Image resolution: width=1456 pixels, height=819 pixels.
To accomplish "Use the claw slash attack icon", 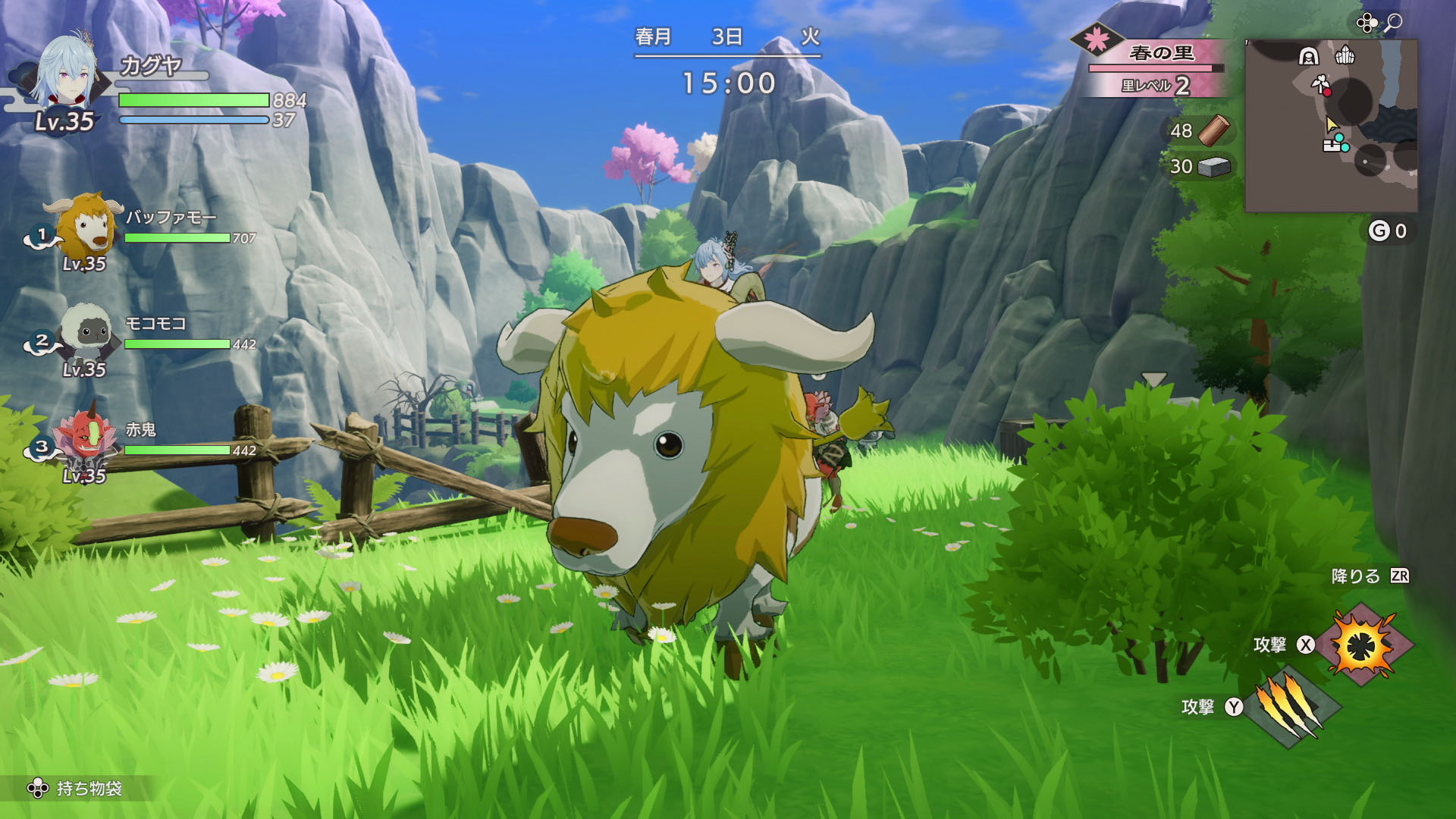I will (x=1291, y=707).
